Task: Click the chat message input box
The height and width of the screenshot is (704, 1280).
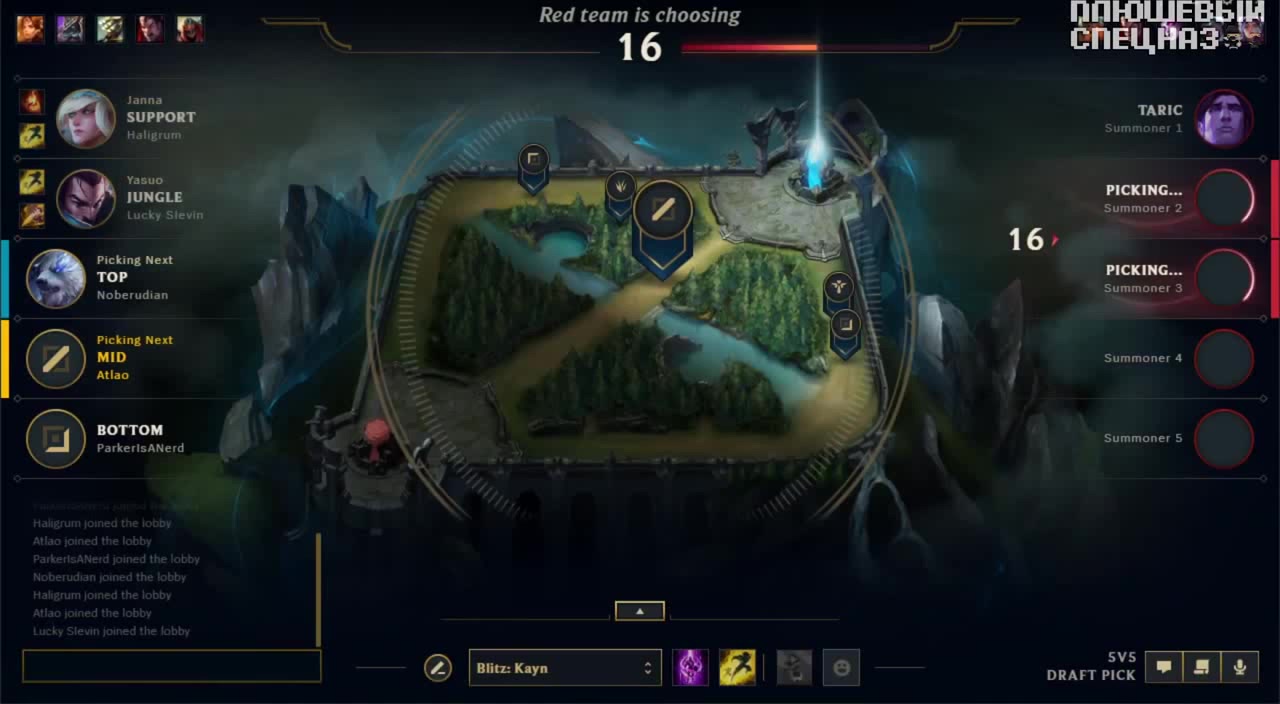Action: click(172, 666)
